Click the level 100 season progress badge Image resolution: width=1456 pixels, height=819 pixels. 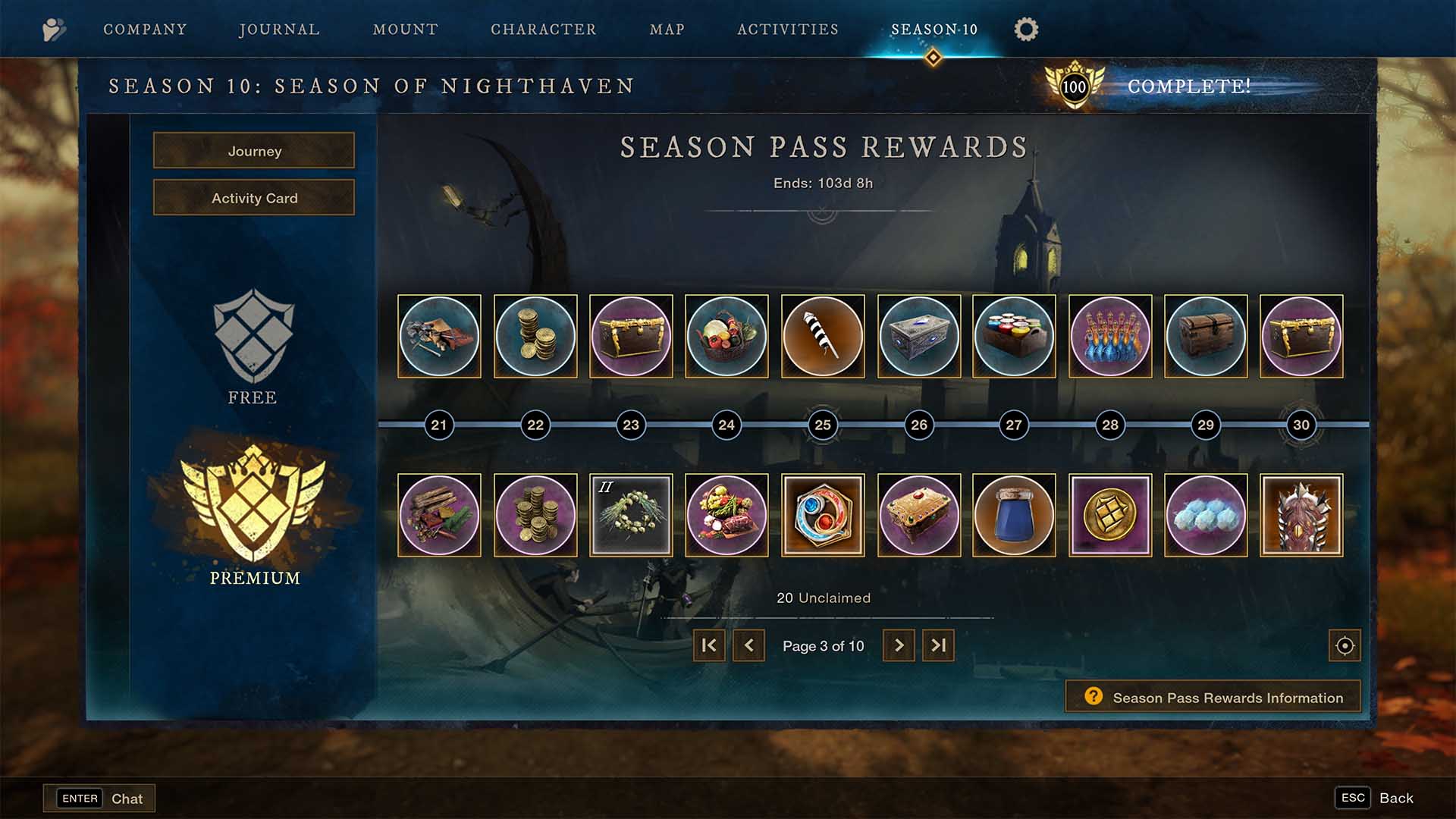[x=1074, y=86]
